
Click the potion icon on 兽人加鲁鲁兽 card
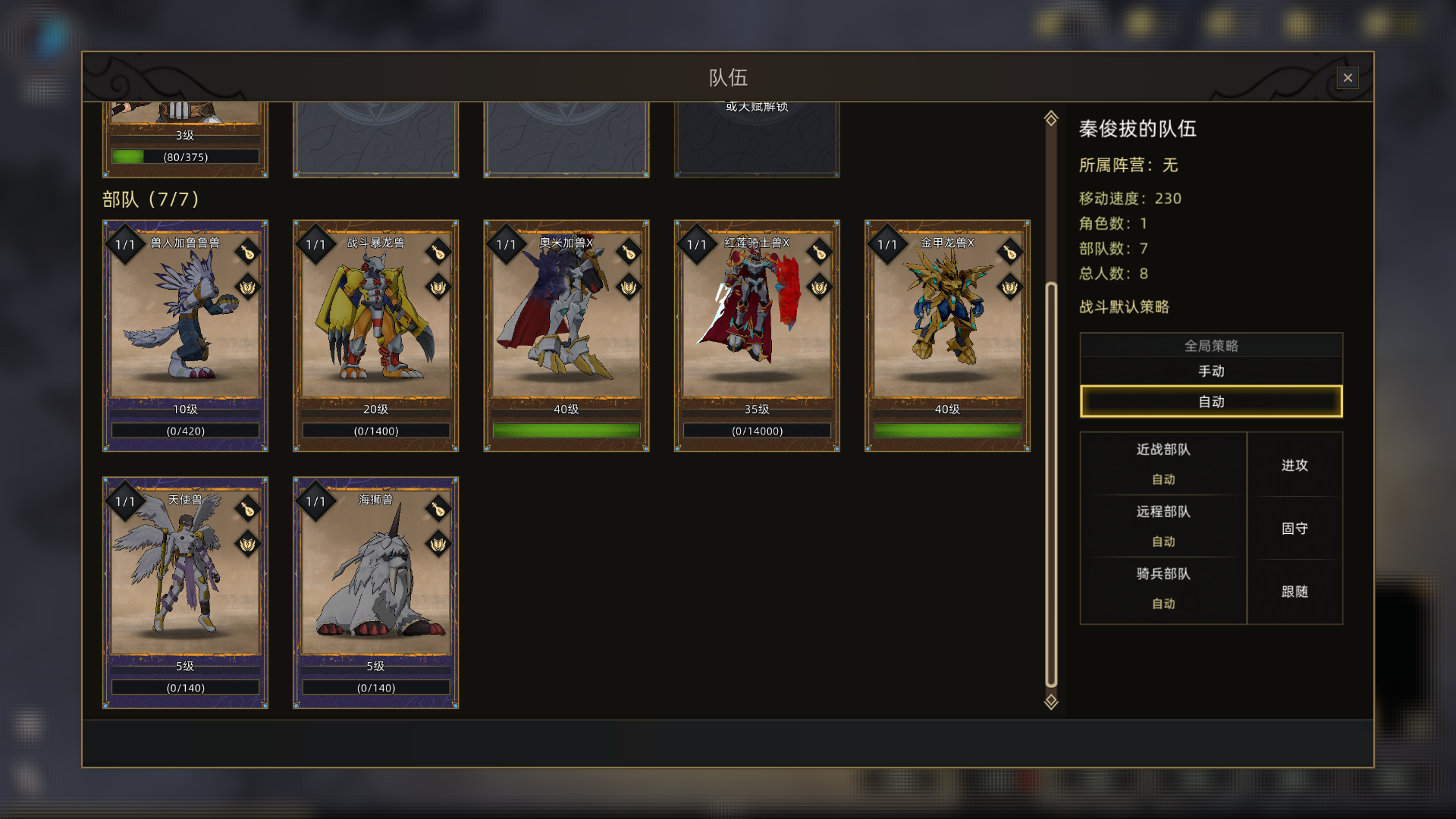pos(247,253)
